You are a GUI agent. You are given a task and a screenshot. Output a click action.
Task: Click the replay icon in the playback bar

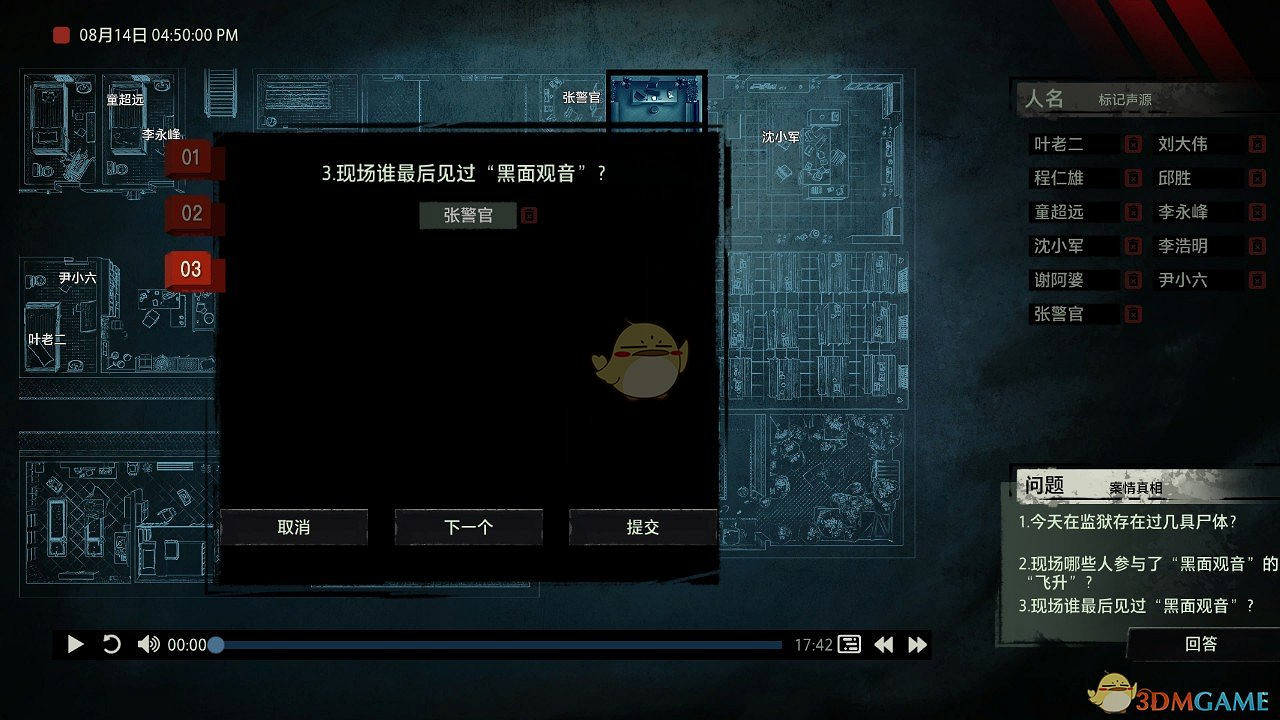coord(113,645)
